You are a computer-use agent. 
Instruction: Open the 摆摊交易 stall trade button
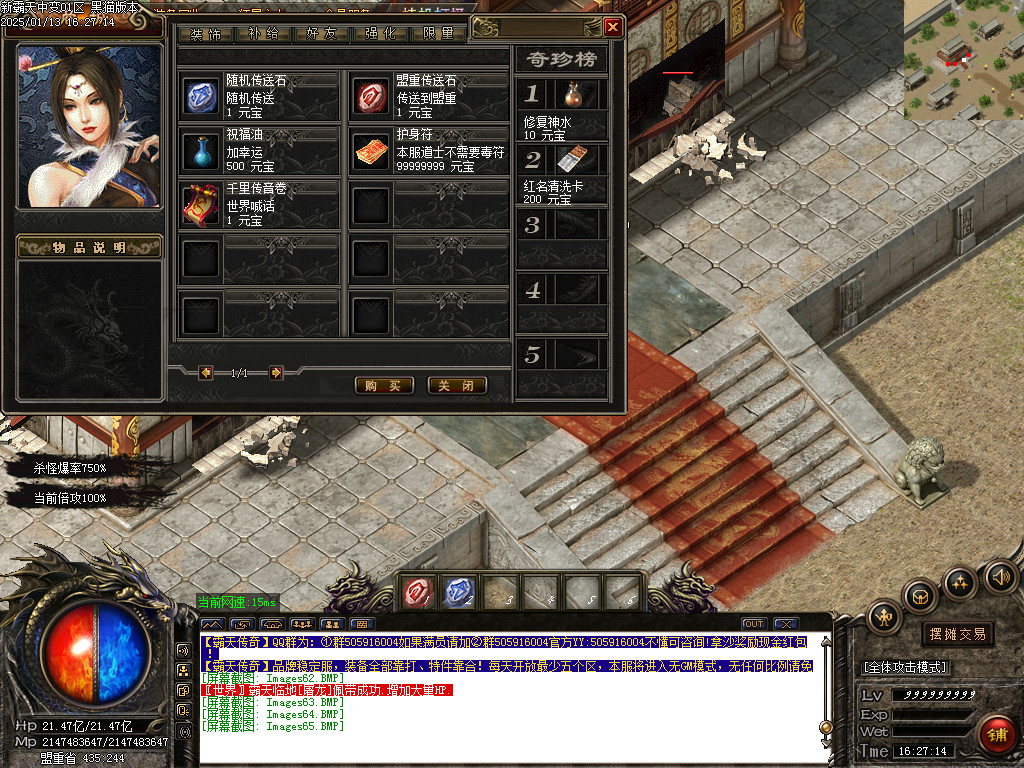tap(957, 634)
